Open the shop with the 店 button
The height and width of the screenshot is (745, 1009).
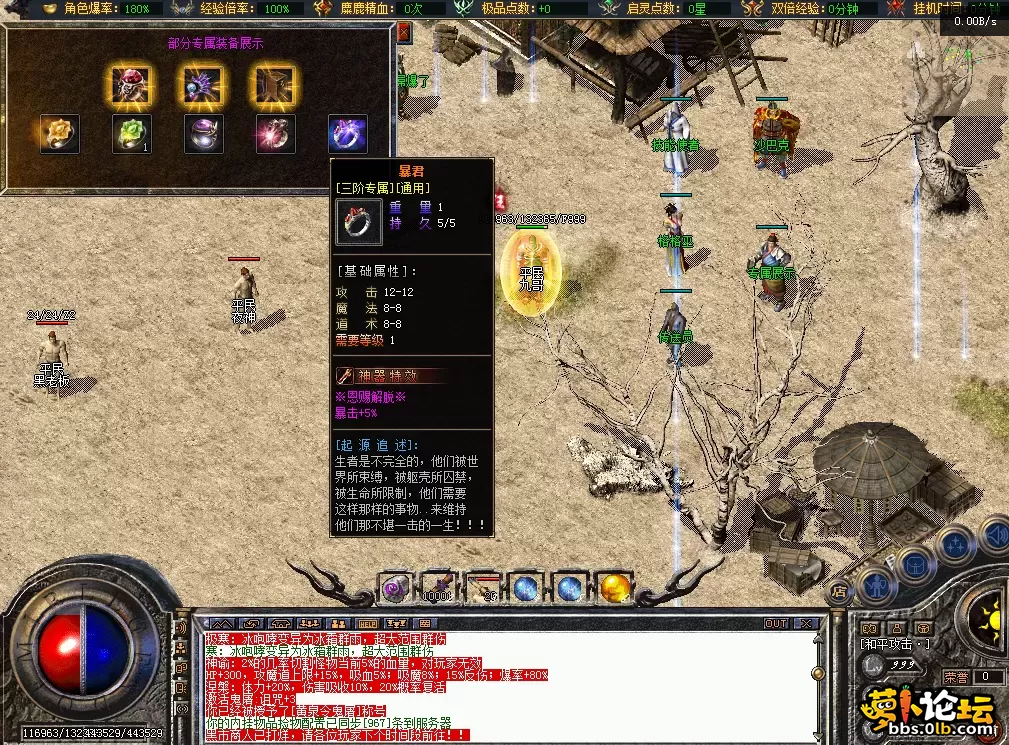840,592
